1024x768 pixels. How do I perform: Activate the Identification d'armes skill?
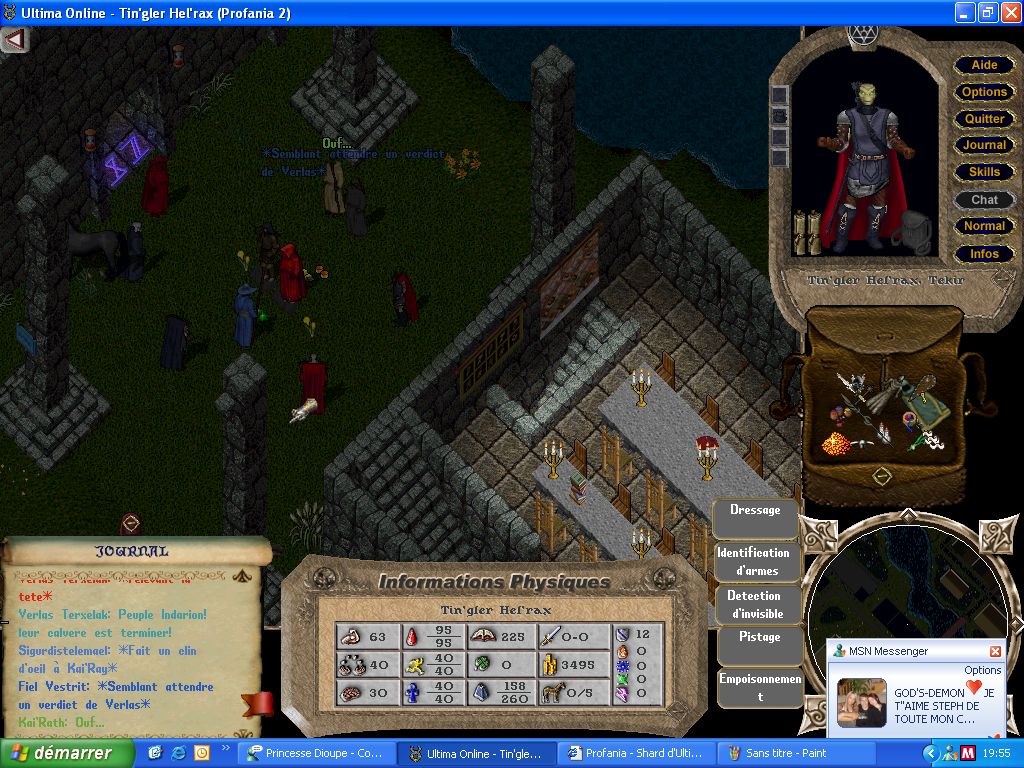coord(757,561)
